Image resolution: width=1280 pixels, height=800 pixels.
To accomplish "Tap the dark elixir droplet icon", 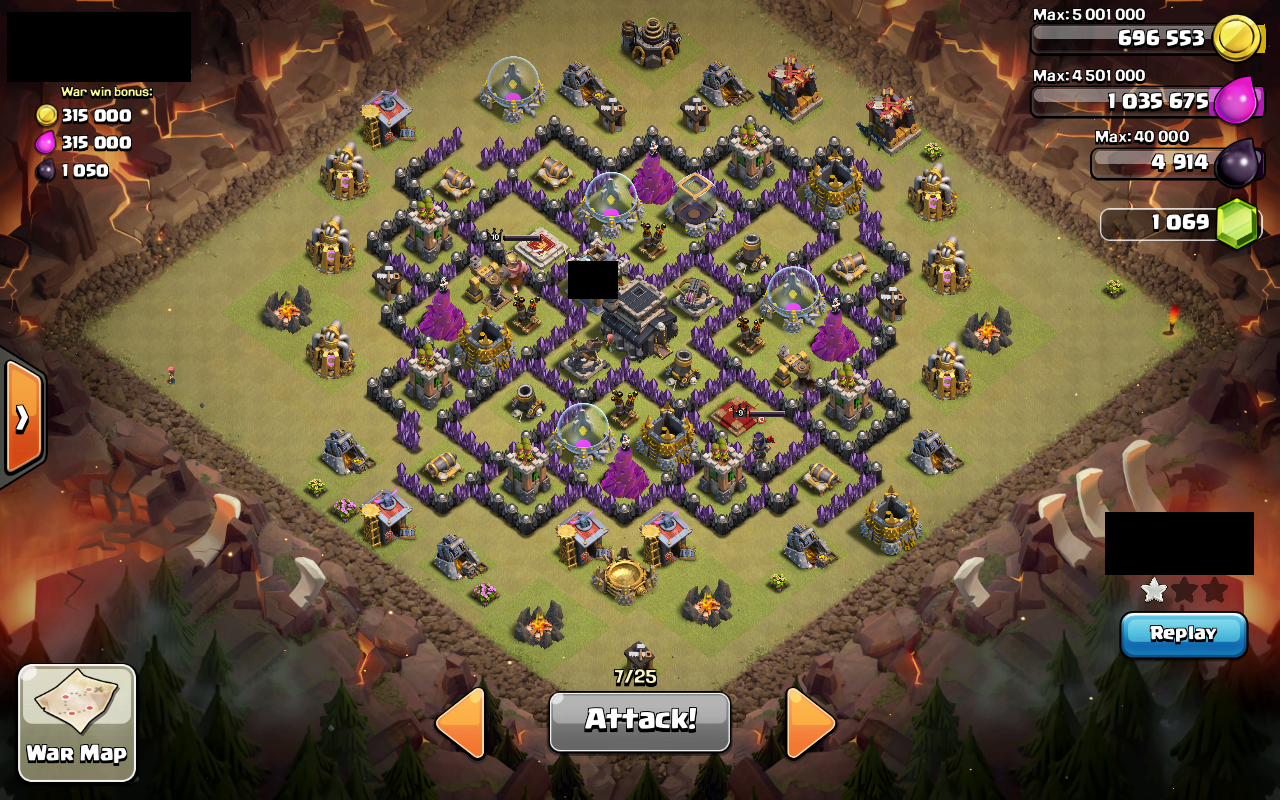I will pyautogui.click(x=1236, y=160).
